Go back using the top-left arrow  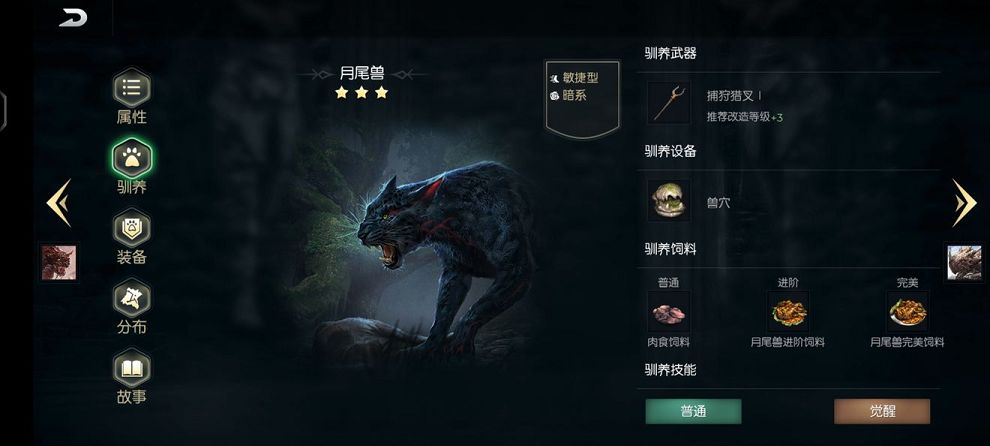(x=73, y=18)
